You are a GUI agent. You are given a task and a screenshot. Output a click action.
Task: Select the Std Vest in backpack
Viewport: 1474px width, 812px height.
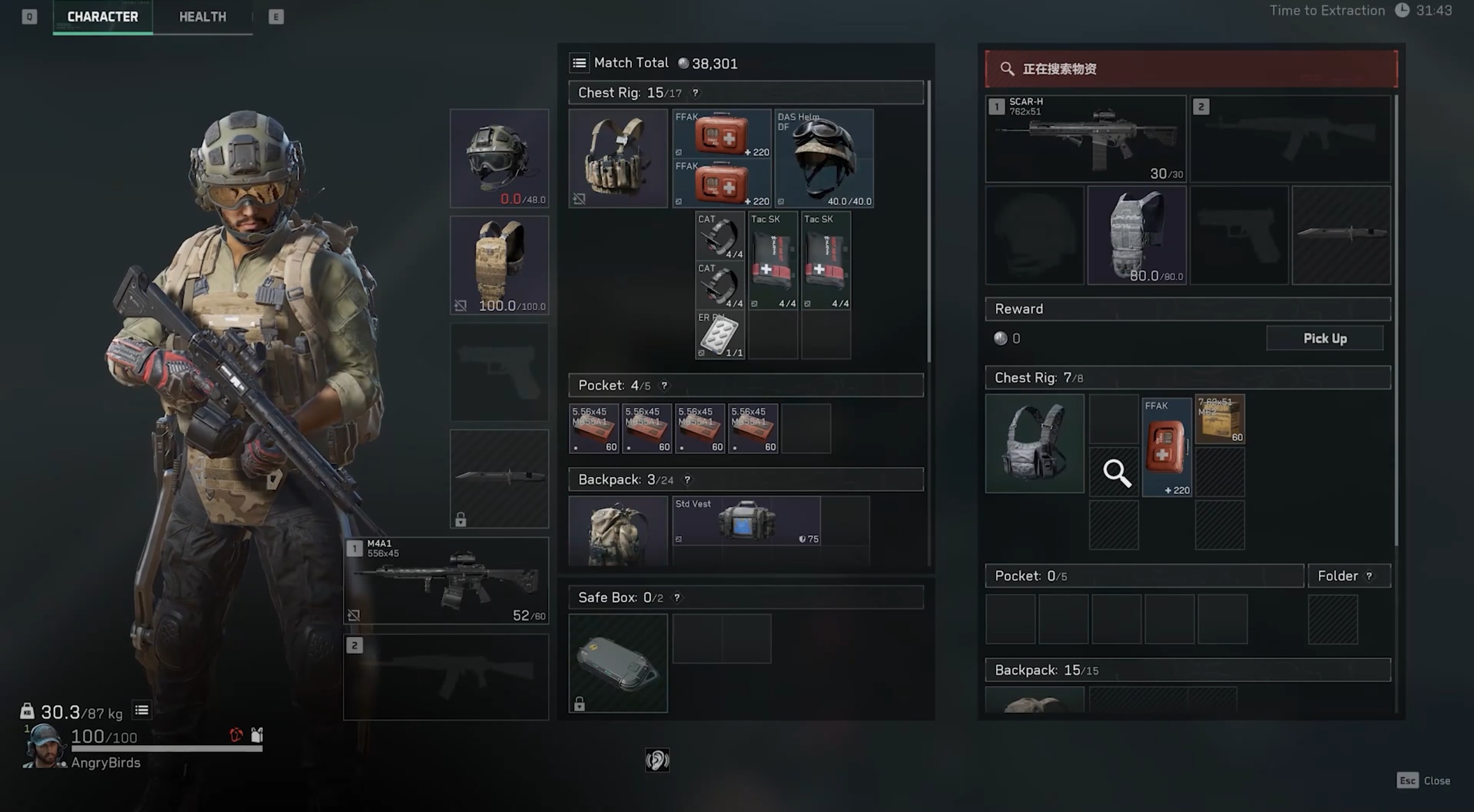click(x=747, y=521)
